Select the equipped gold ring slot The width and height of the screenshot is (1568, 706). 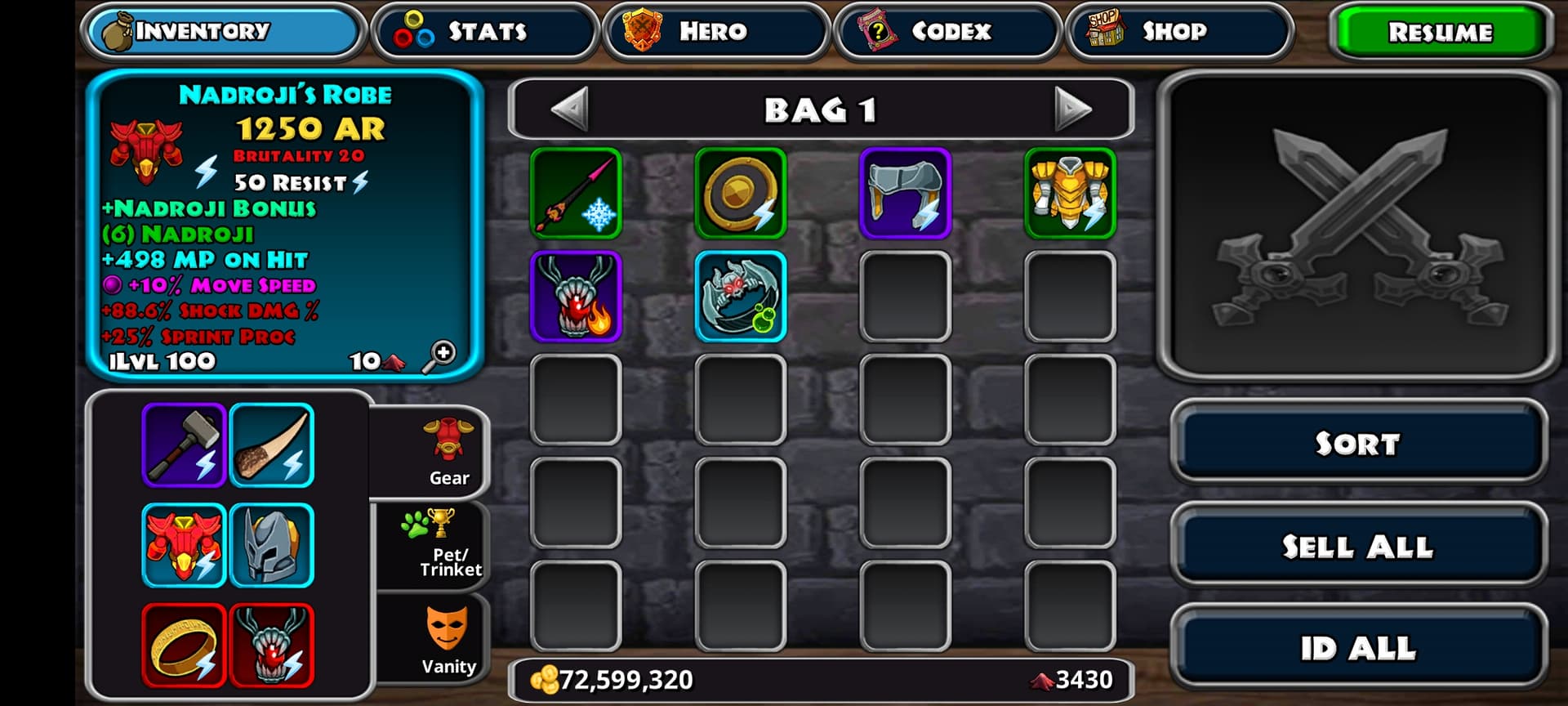(184, 646)
